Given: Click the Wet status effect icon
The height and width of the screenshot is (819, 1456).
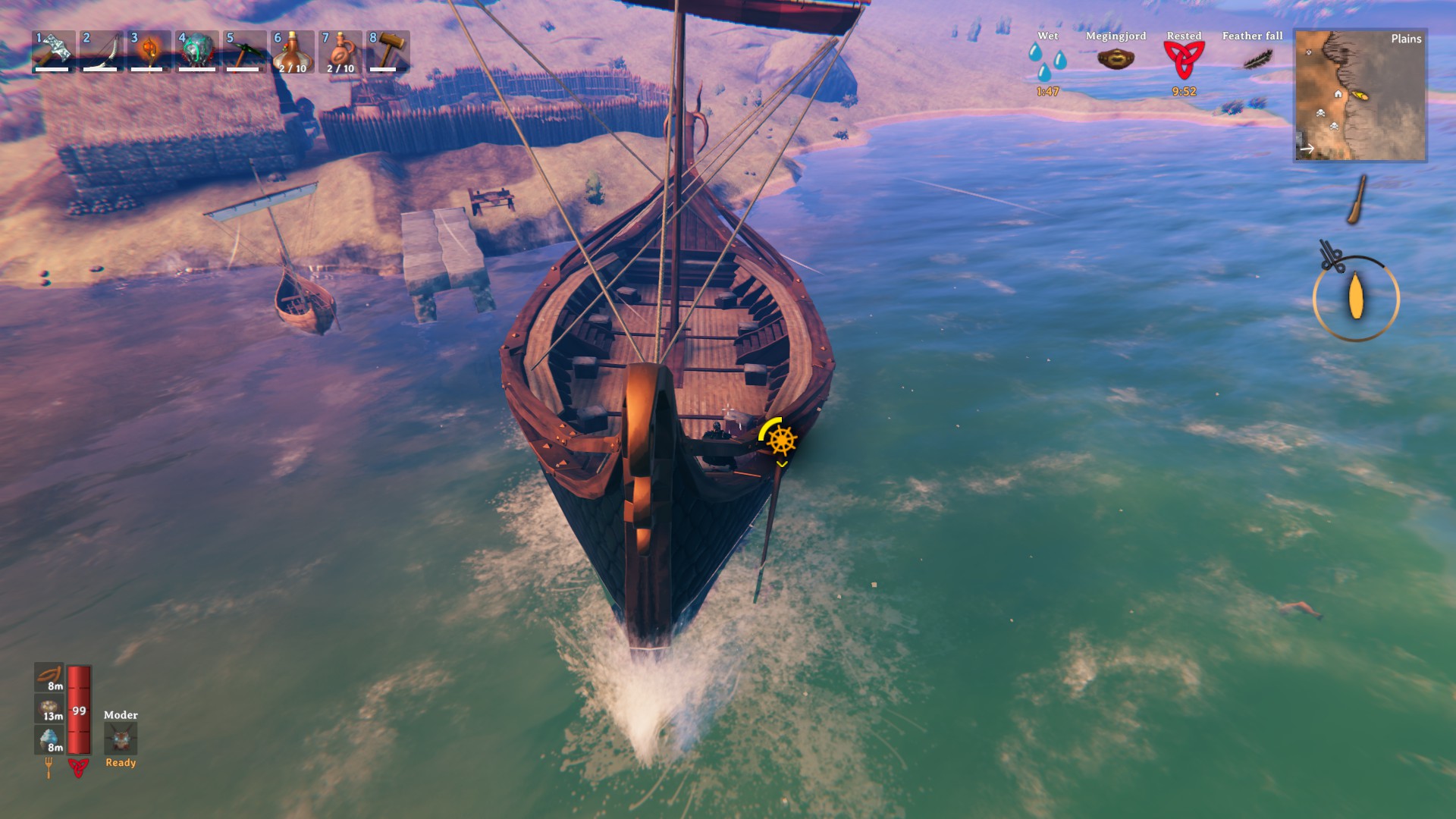Looking at the screenshot, I should pos(1047,61).
